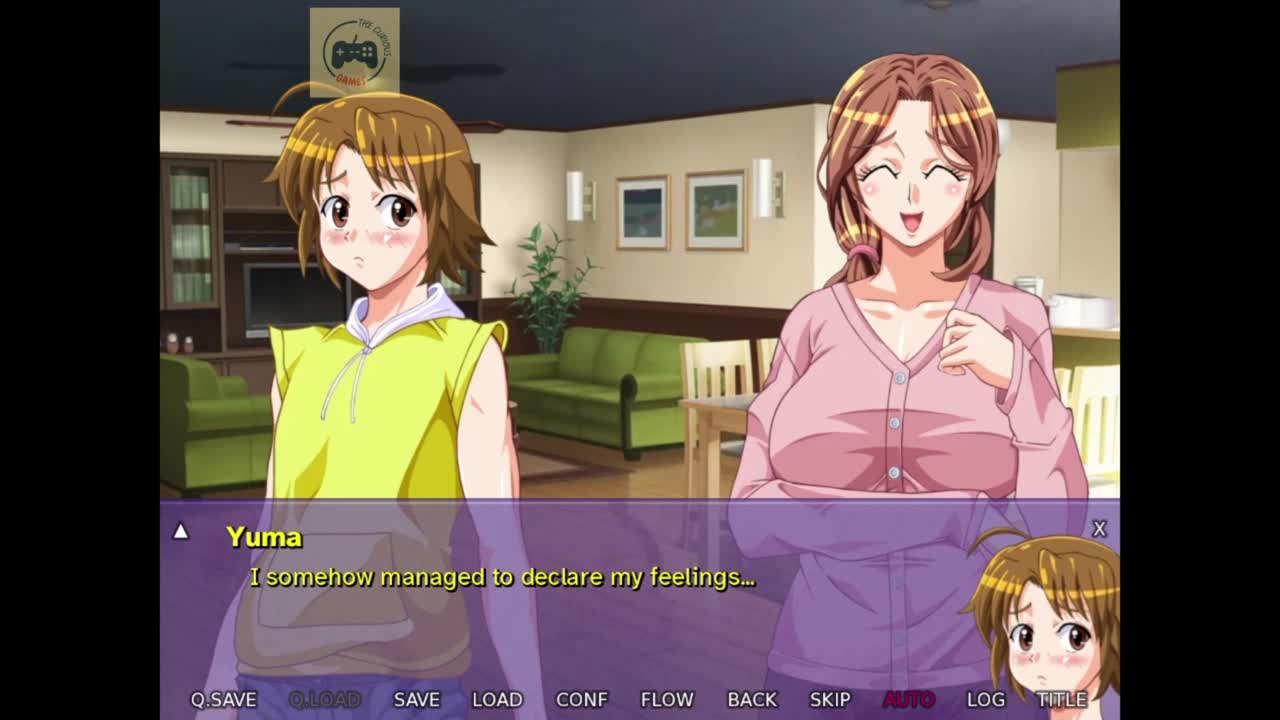Open the dialogue LOG
This screenshot has width=1280, height=720.
tap(985, 700)
